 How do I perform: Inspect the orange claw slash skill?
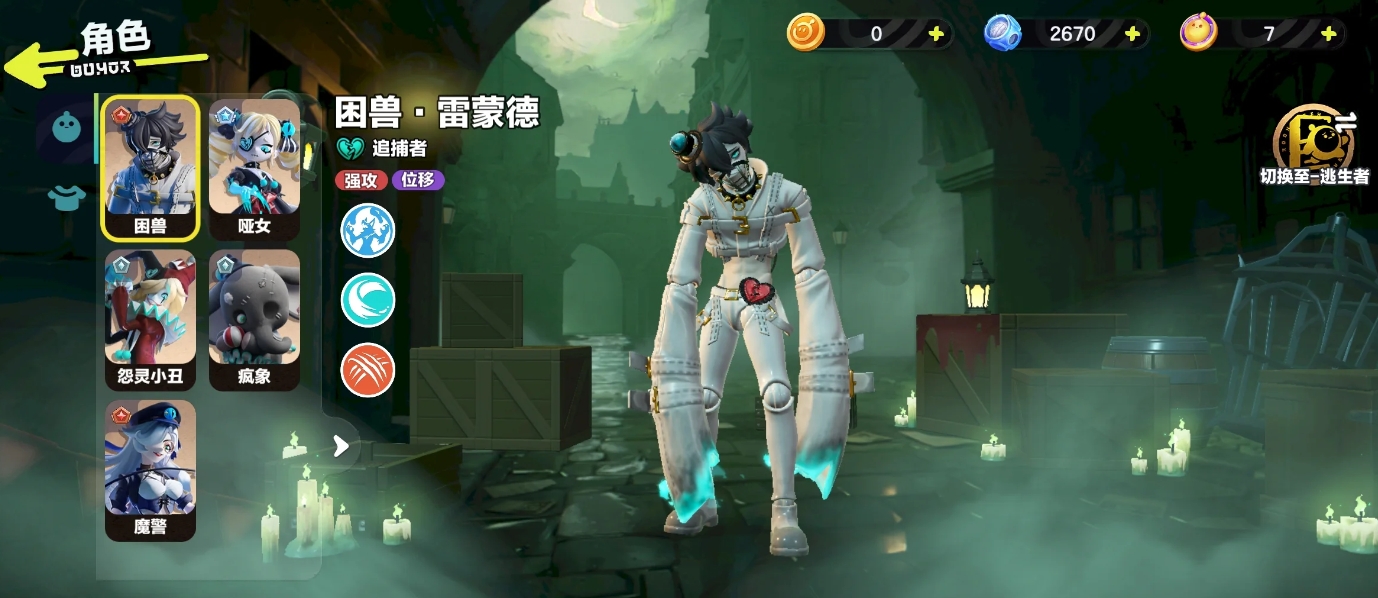[x=368, y=370]
